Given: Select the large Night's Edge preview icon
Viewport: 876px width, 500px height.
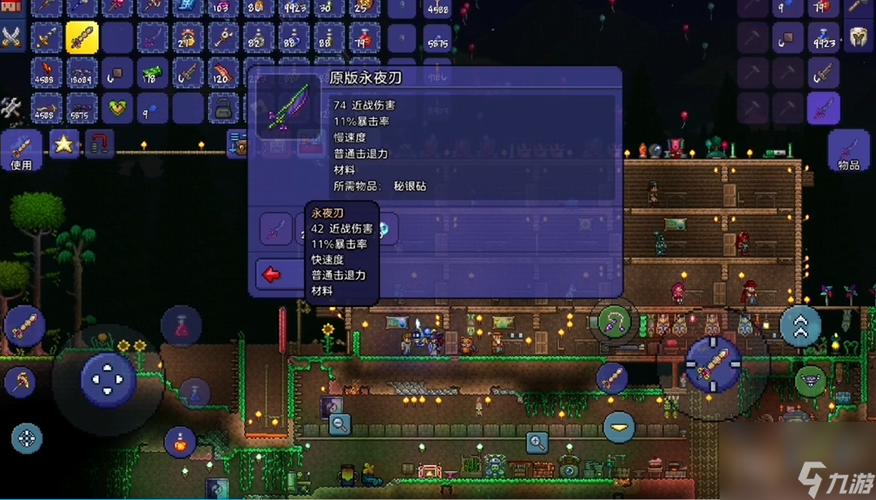Looking at the screenshot, I should 287,105.
